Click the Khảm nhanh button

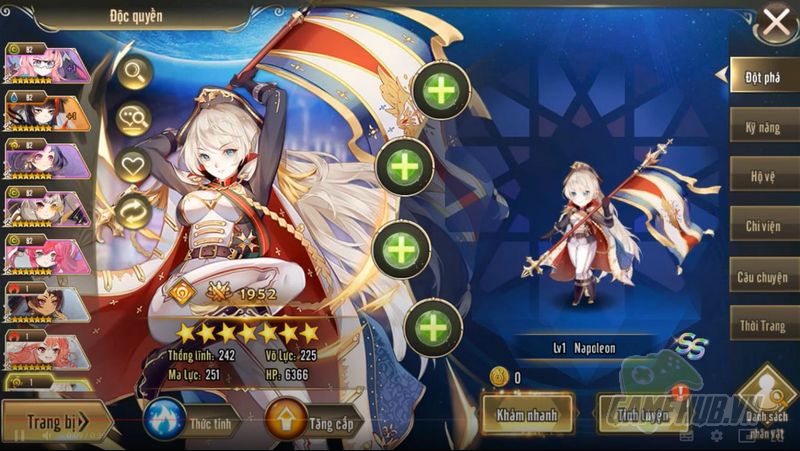529,411
